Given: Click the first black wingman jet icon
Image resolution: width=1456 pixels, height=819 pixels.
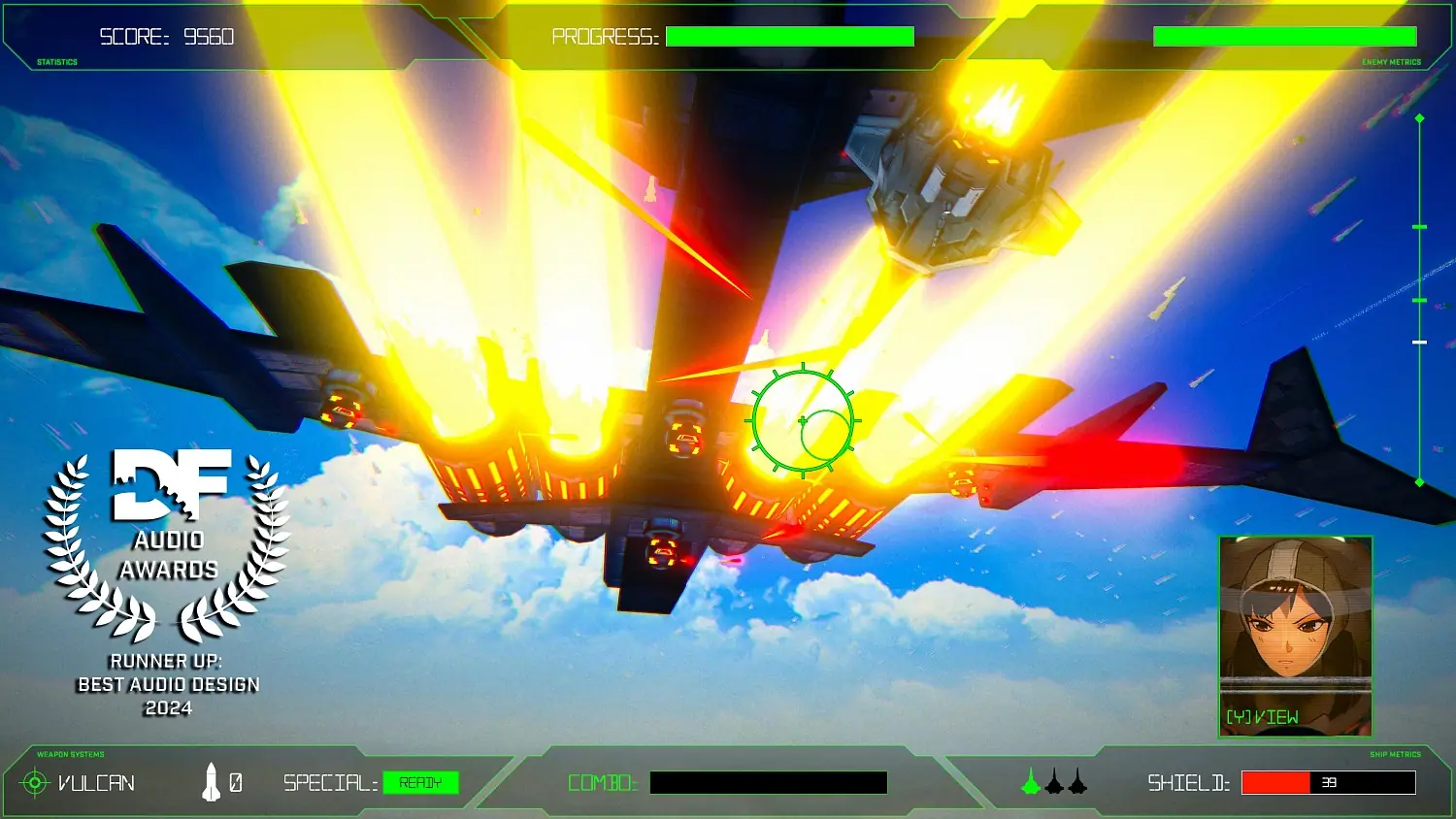Looking at the screenshot, I should click(1056, 784).
